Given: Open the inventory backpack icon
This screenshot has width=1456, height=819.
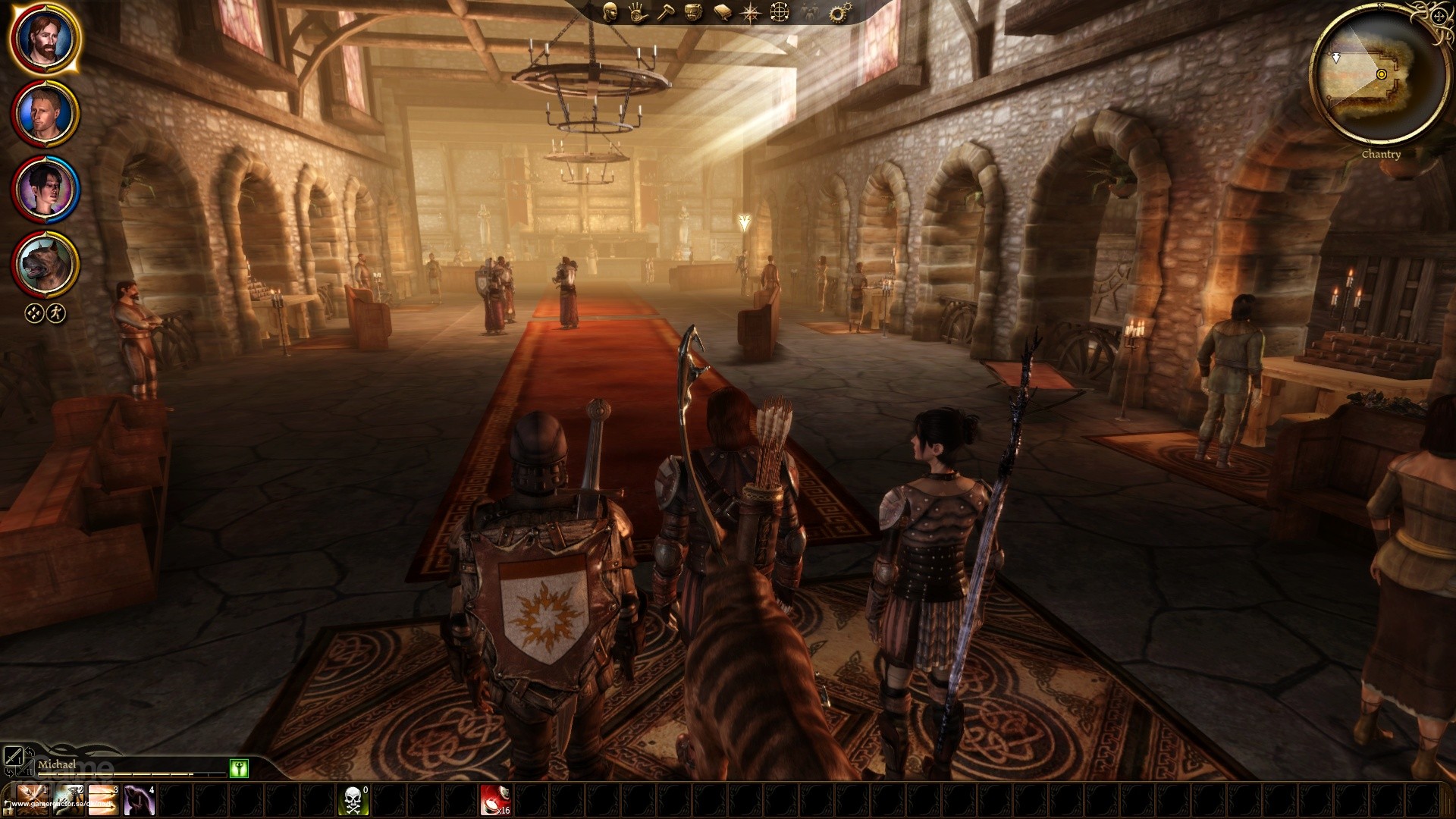Looking at the screenshot, I should click(693, 13).
